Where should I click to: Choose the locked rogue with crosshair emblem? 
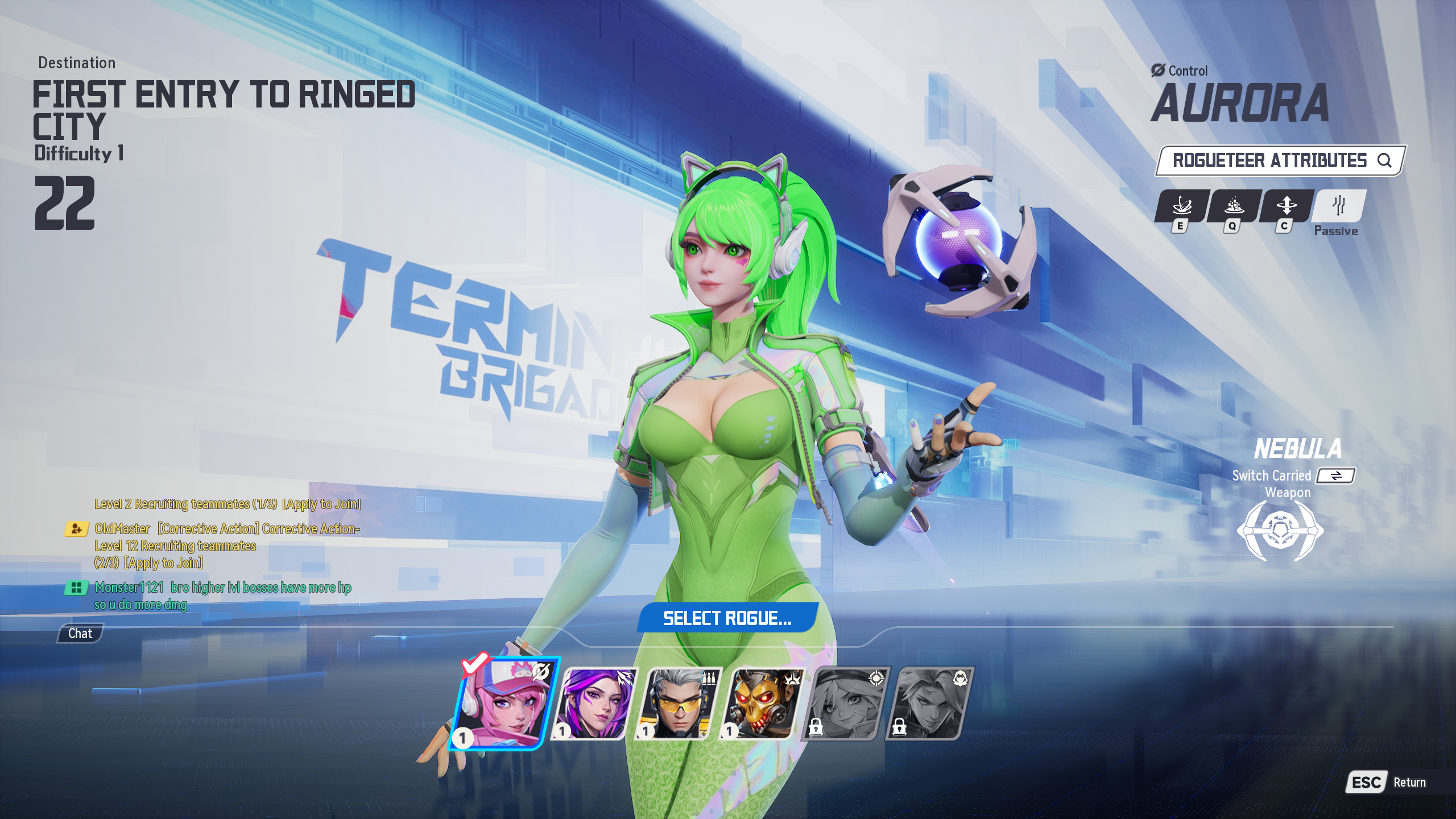click(846, 704)
